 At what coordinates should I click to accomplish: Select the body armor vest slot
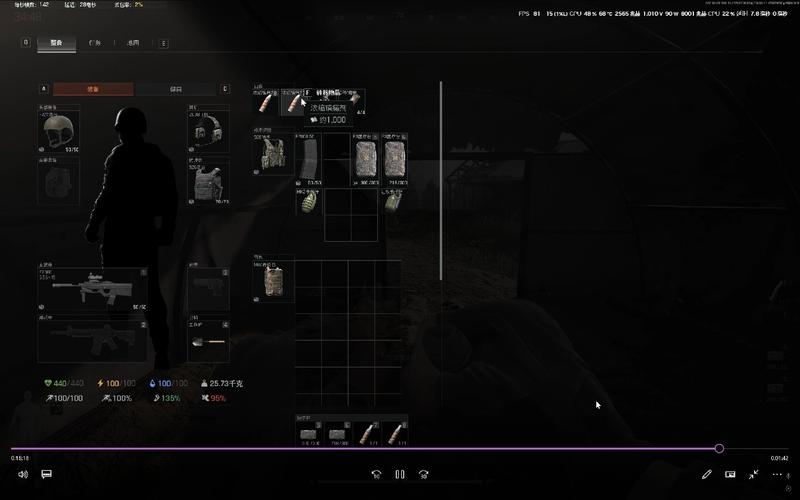pyautogui.click(x=209, y=182)
